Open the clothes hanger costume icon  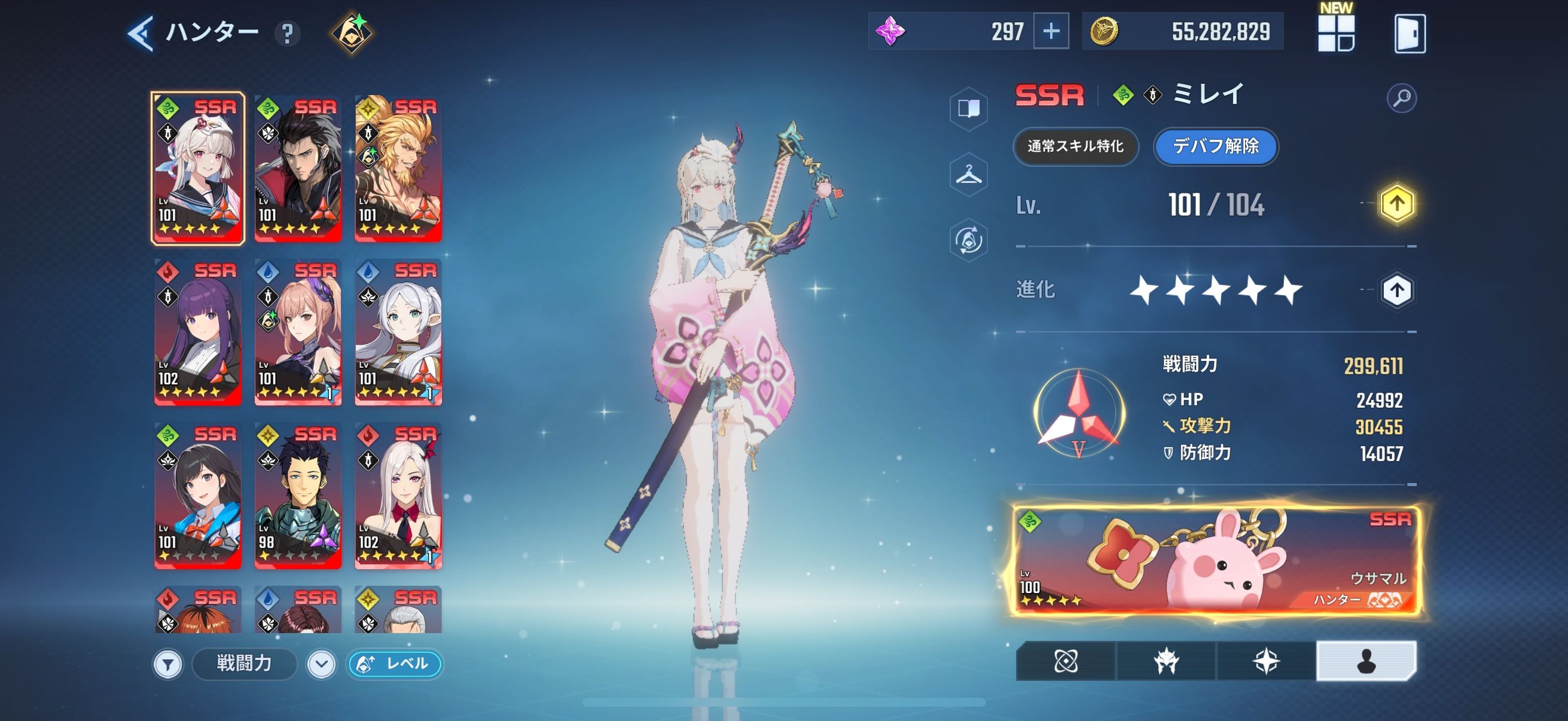[x=968, y=175]
